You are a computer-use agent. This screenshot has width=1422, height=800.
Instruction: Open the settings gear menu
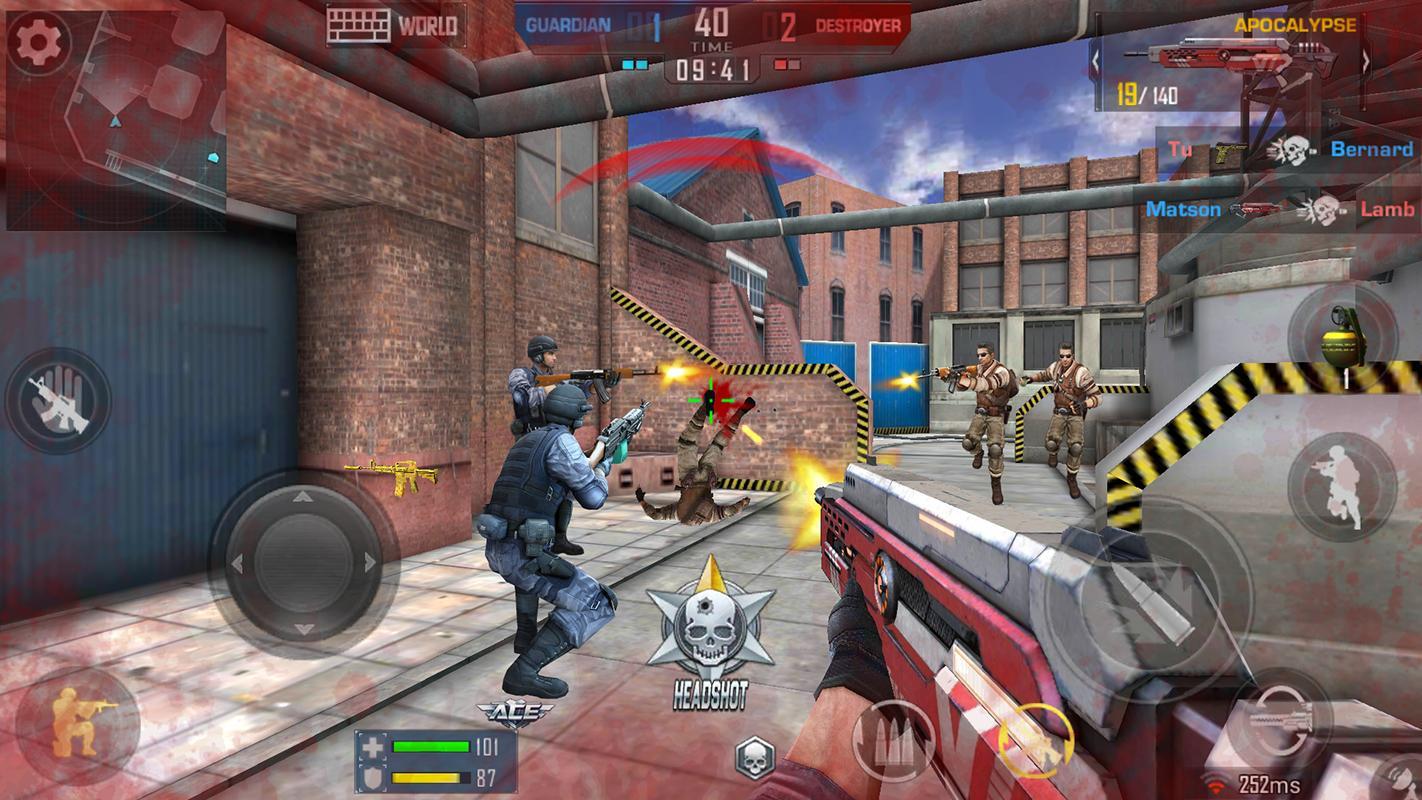(37, 41)
